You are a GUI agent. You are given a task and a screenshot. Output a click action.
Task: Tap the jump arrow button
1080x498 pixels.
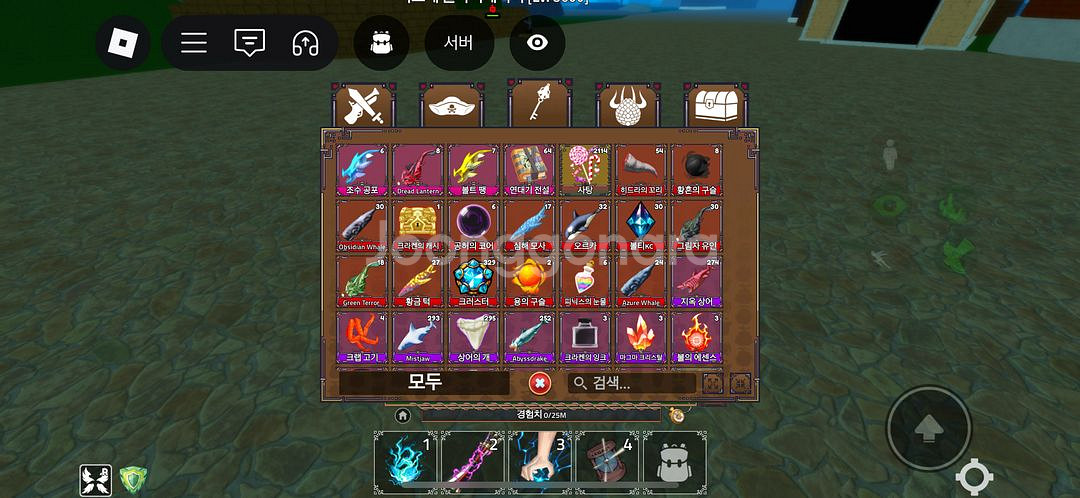pyautogui.click(x=928, y=428)
